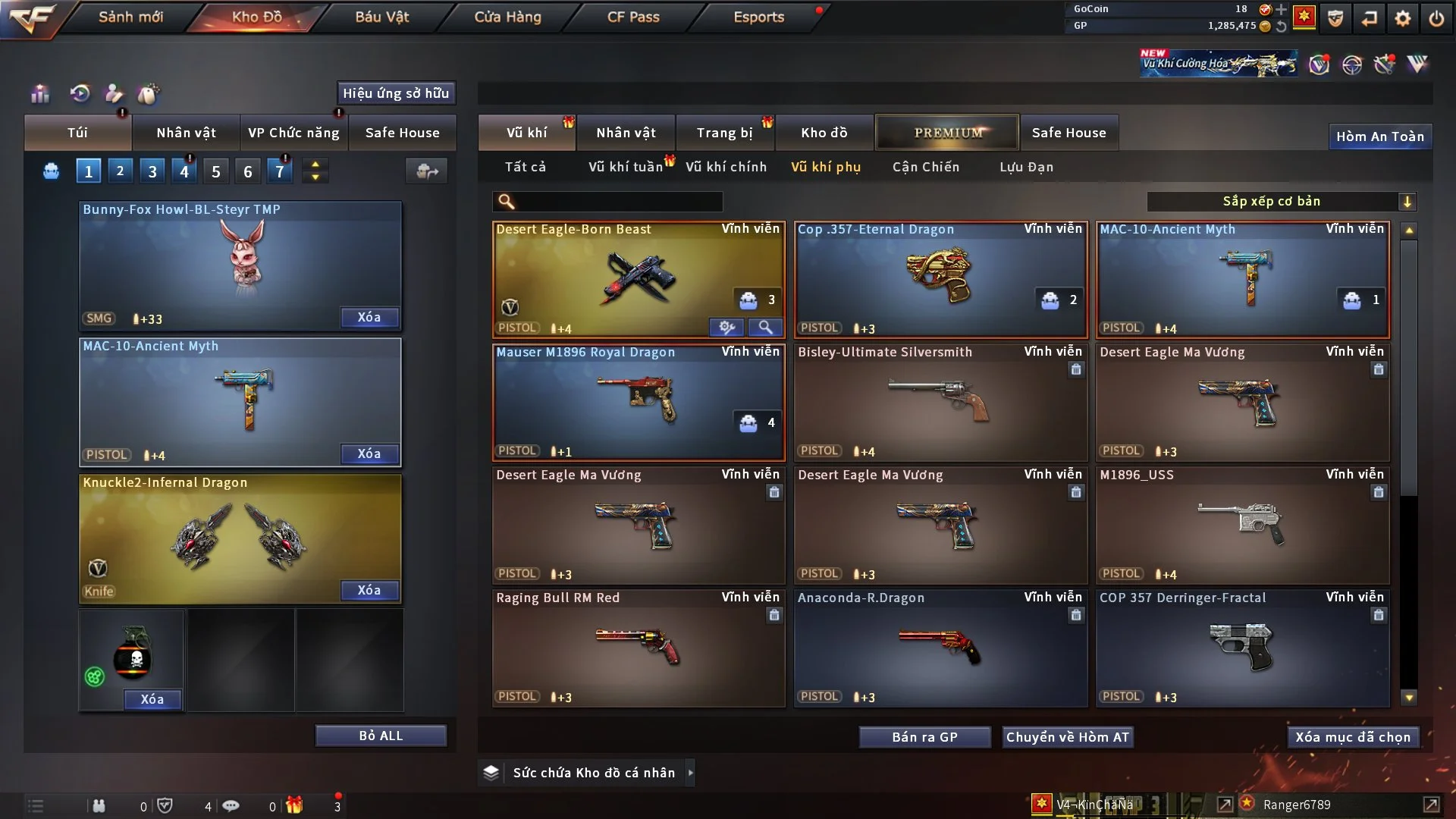The width and height of the screenshot is (1456, 819).
Task: Remove the Bunny-Fox Howl-BL-Steyr TMP from bag
Action: (369, 317)
